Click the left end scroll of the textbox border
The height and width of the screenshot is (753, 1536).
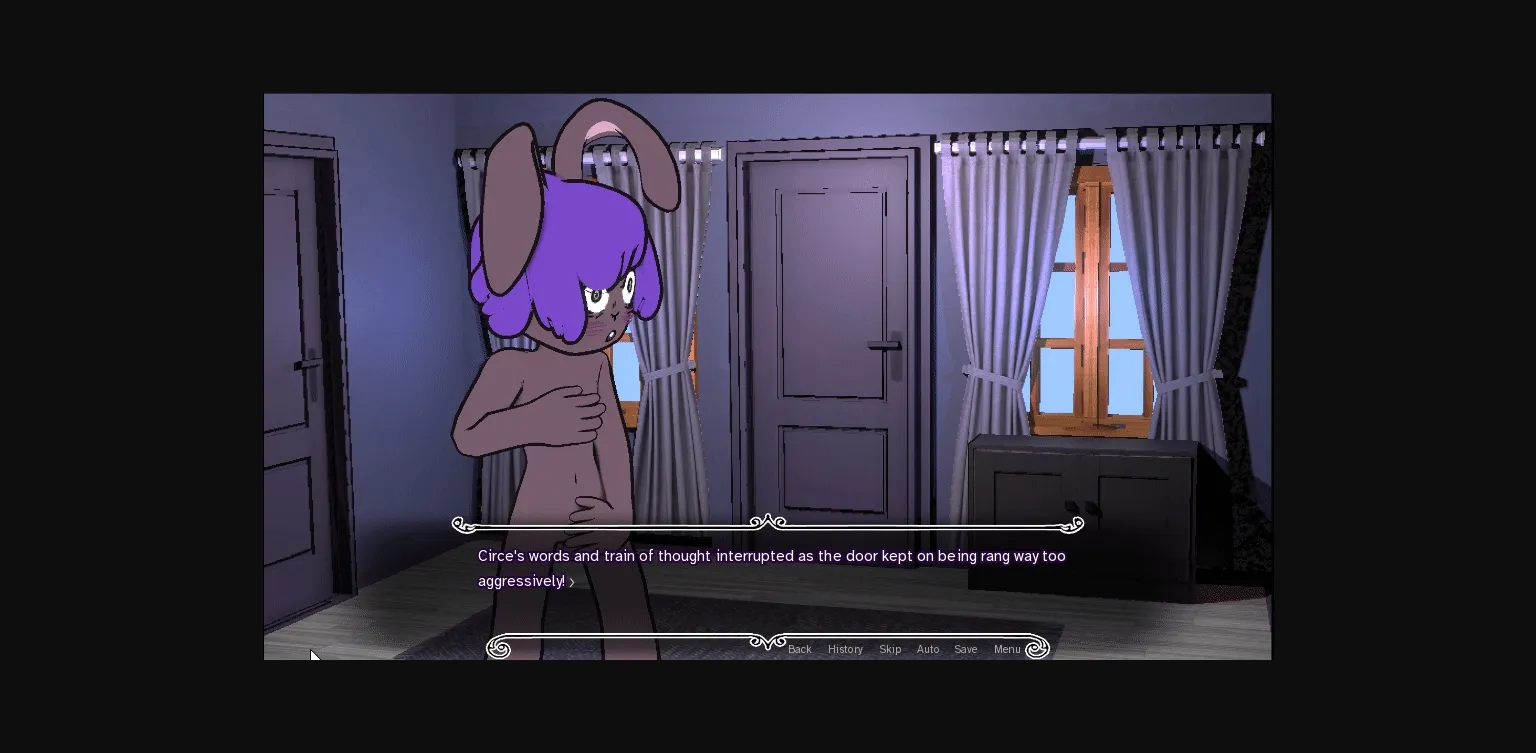(x=460, y=523)
